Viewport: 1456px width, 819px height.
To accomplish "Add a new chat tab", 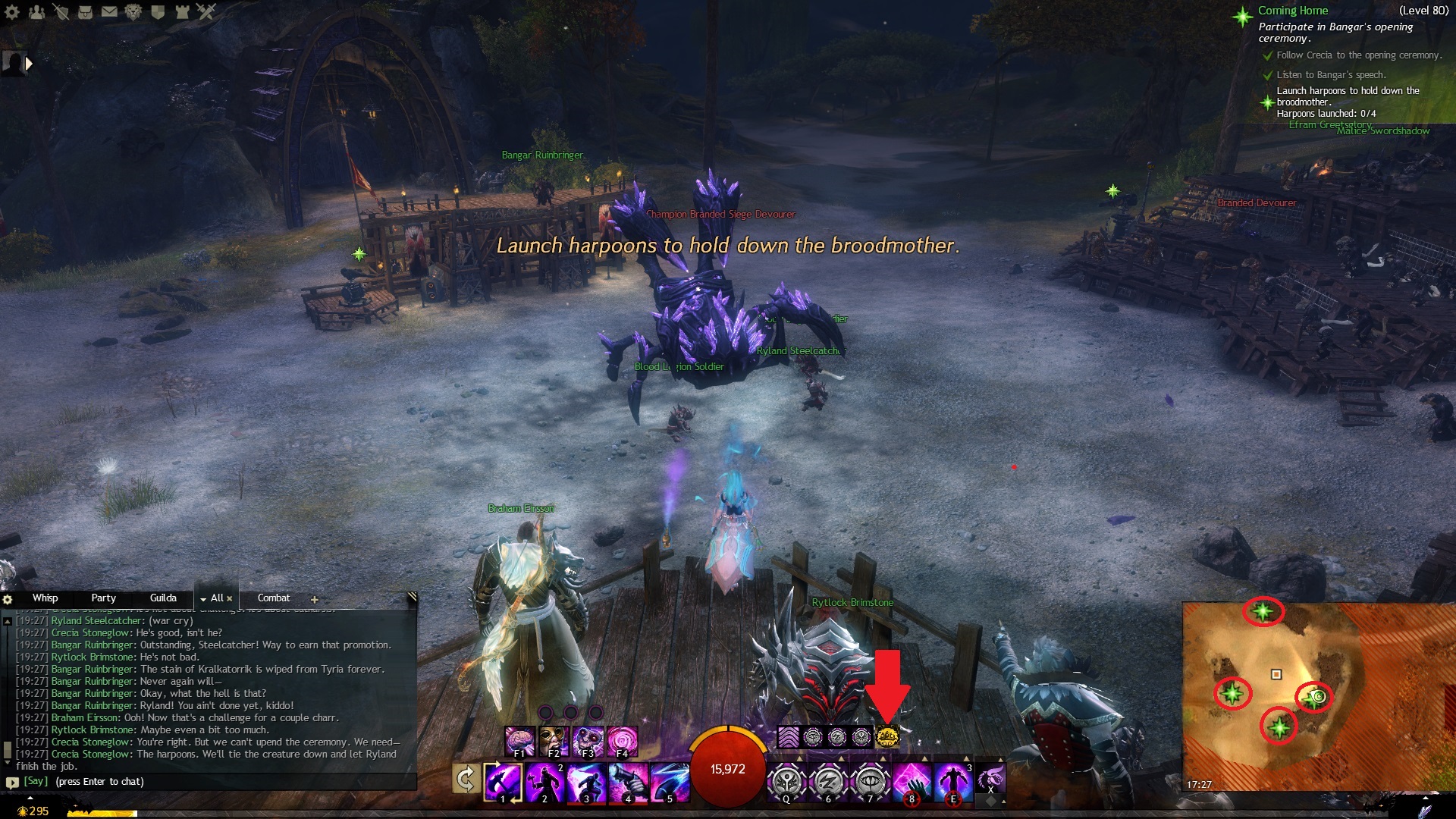I will (314, 599).
